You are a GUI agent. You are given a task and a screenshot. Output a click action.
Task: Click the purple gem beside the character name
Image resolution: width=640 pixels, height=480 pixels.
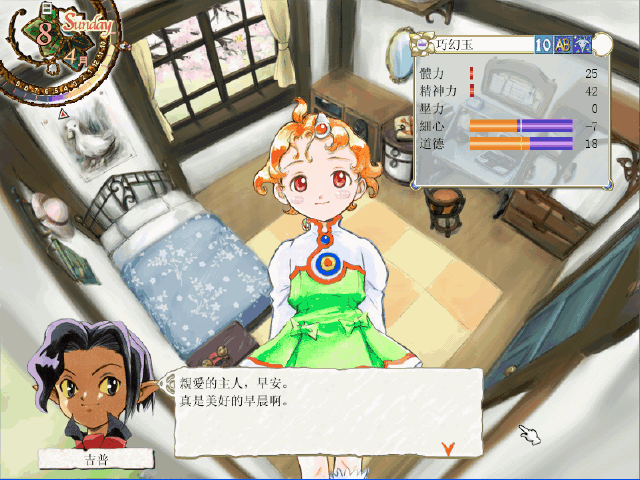(424, 44)
